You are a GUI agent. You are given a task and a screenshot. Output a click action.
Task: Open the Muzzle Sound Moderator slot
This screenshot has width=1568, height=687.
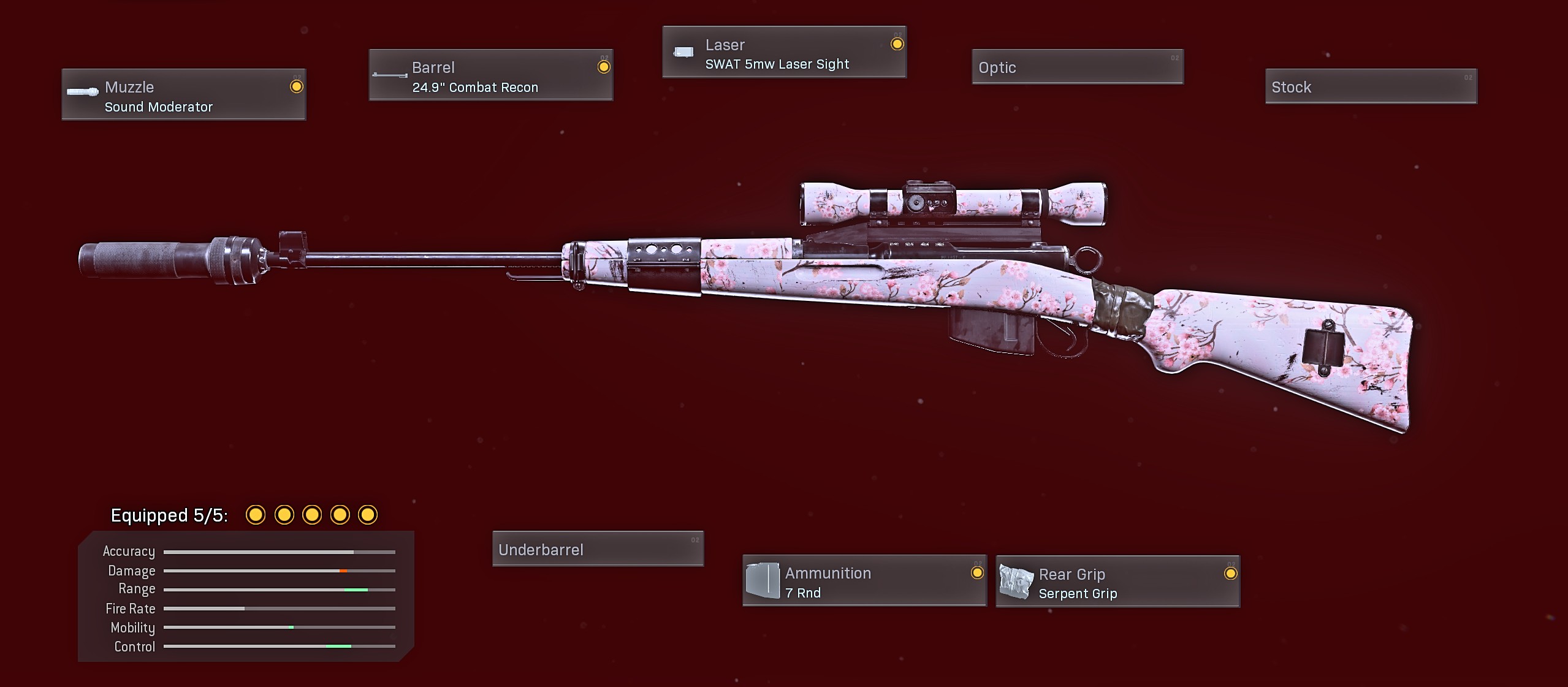[183, 94]
